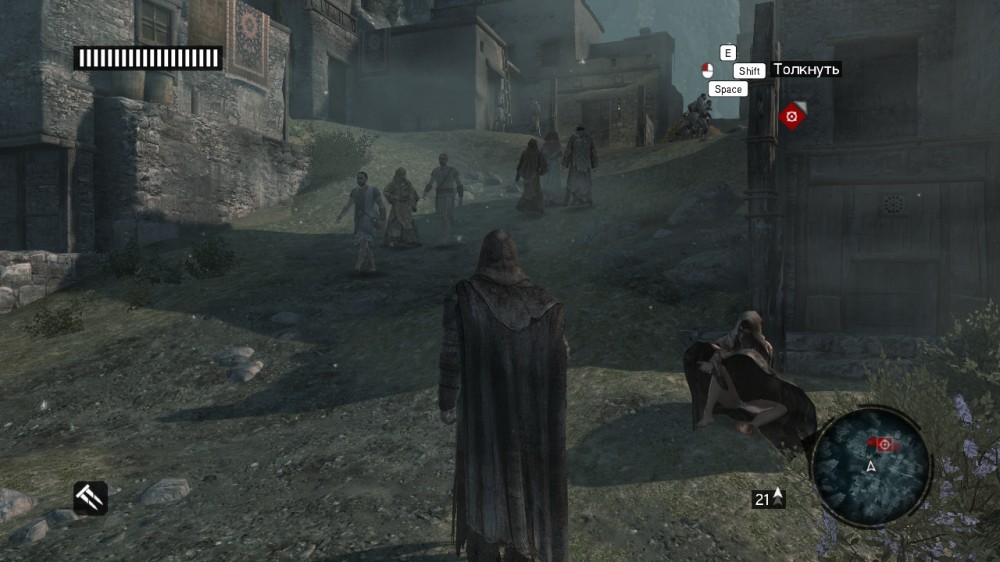Select the hidden blade weapon icon
The image size is (1000, 562).
click(x=90, y=497)
